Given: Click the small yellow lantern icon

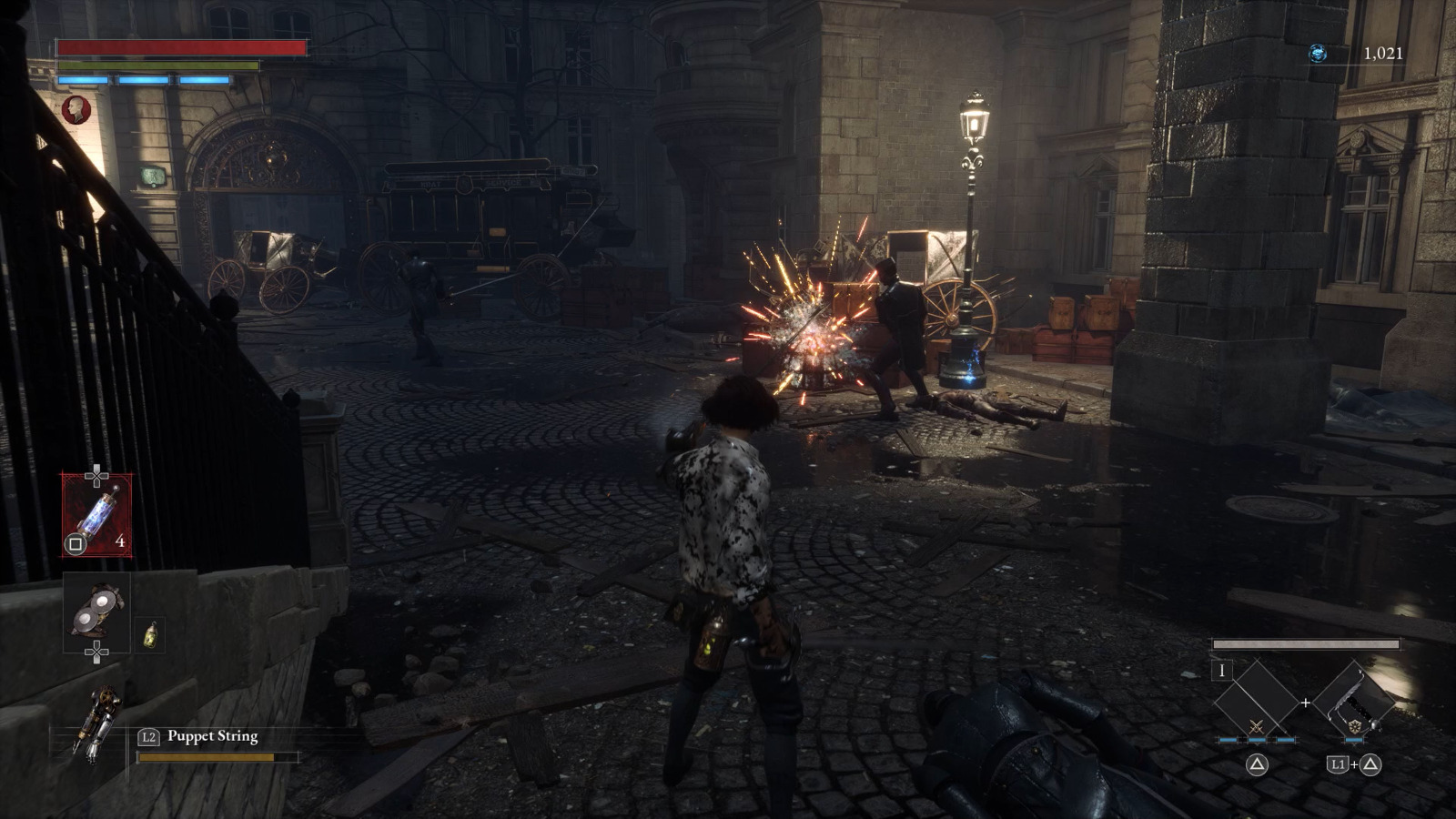Looking at the screenshot, I should [x=151, y=634].
